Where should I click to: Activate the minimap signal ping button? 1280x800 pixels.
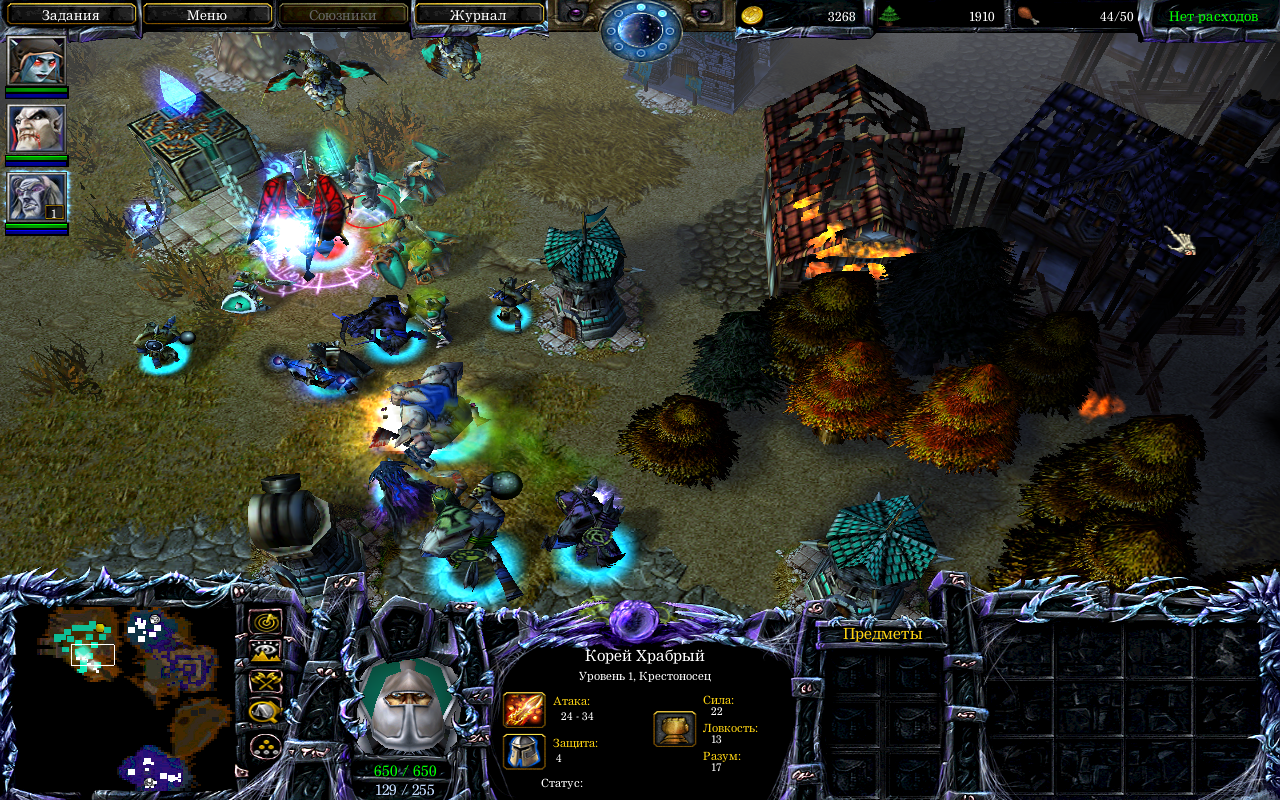(x=265, y=622)
